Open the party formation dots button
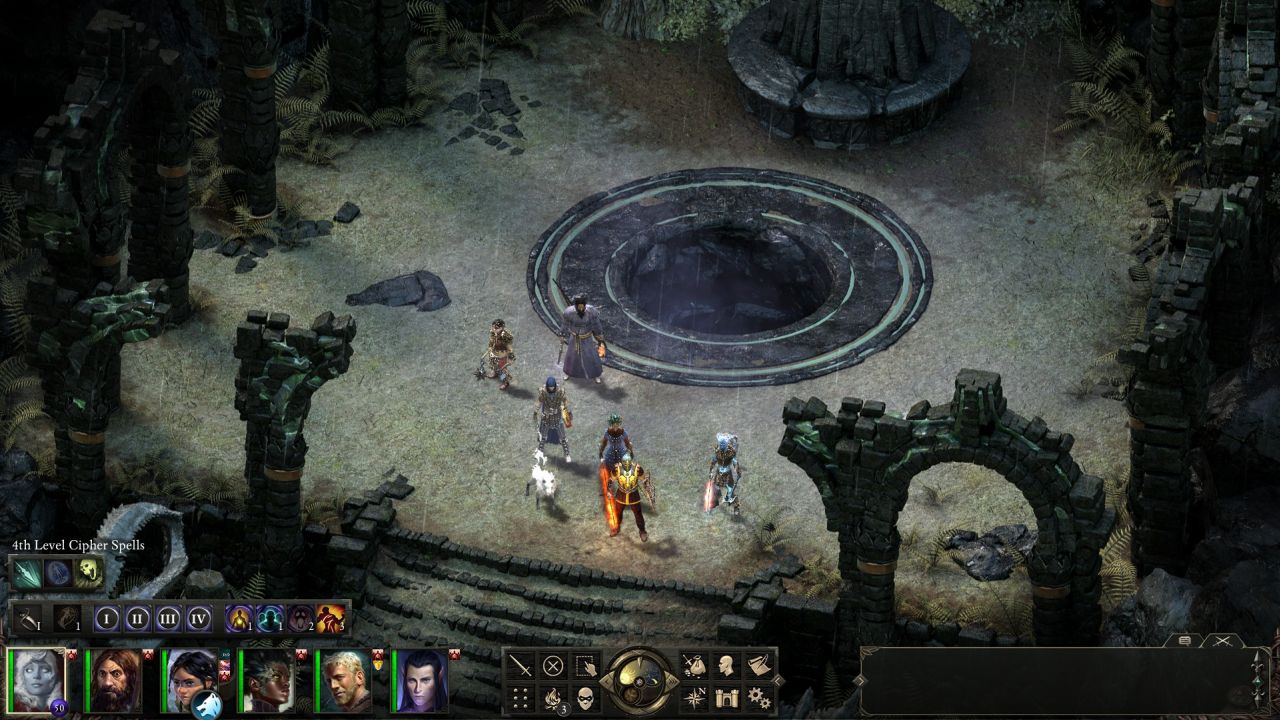 [520, 697]
